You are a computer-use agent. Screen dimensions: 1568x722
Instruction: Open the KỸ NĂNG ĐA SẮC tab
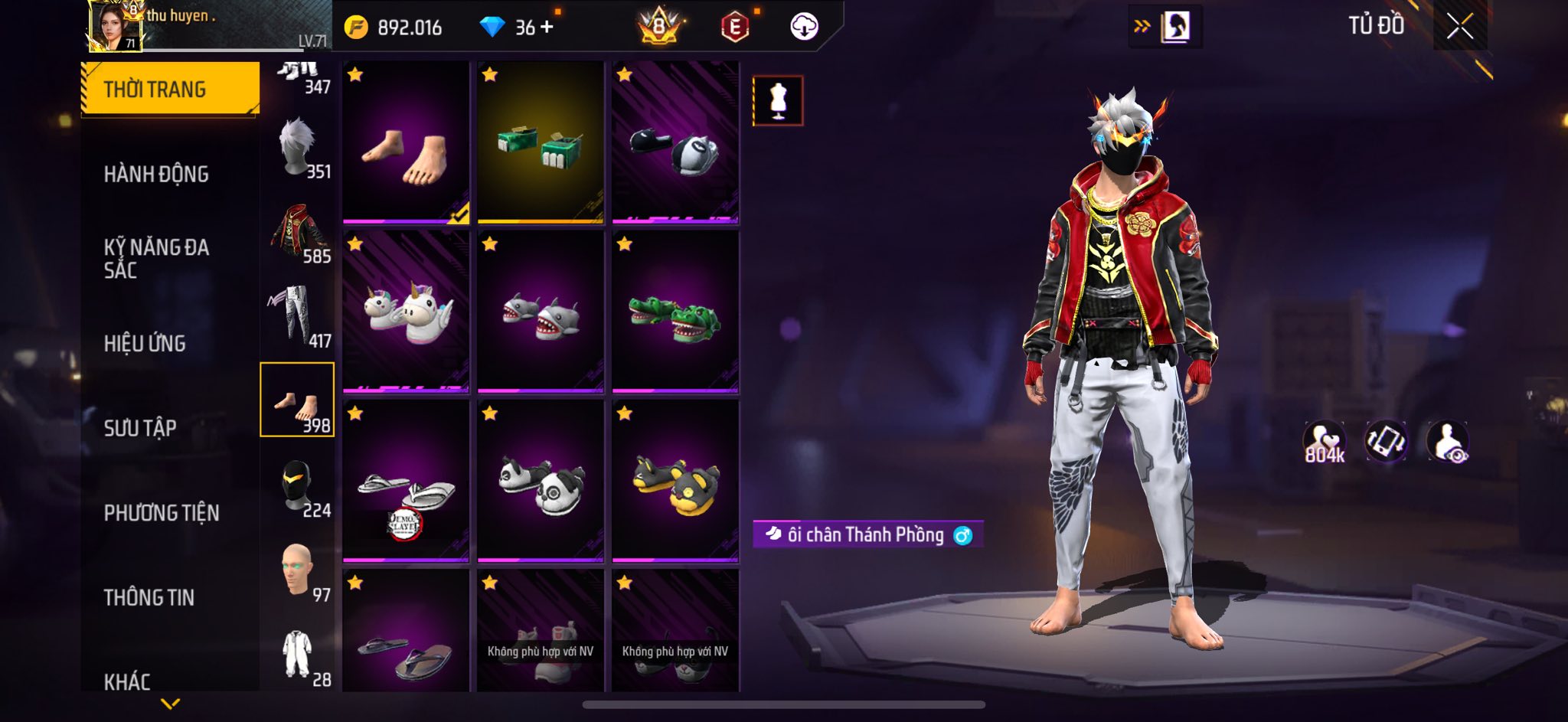[x=156, y=258]
